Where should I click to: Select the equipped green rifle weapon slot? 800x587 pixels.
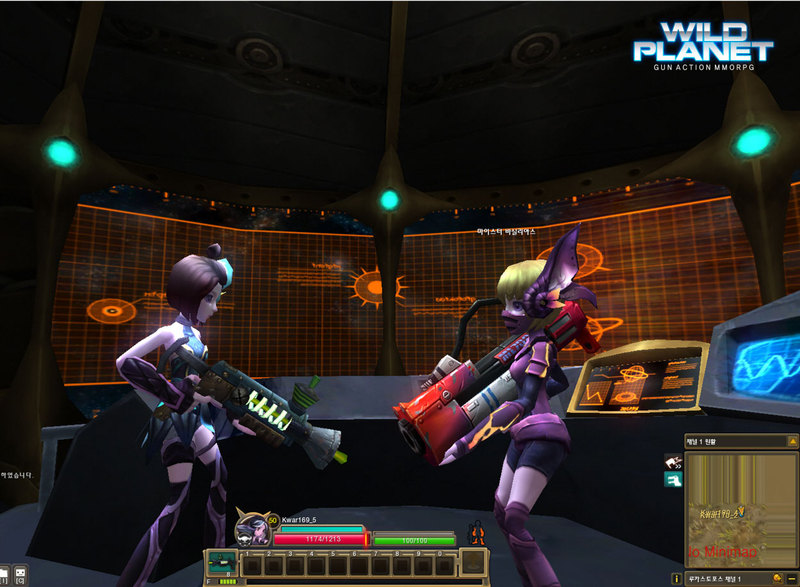tap(220, 563)
